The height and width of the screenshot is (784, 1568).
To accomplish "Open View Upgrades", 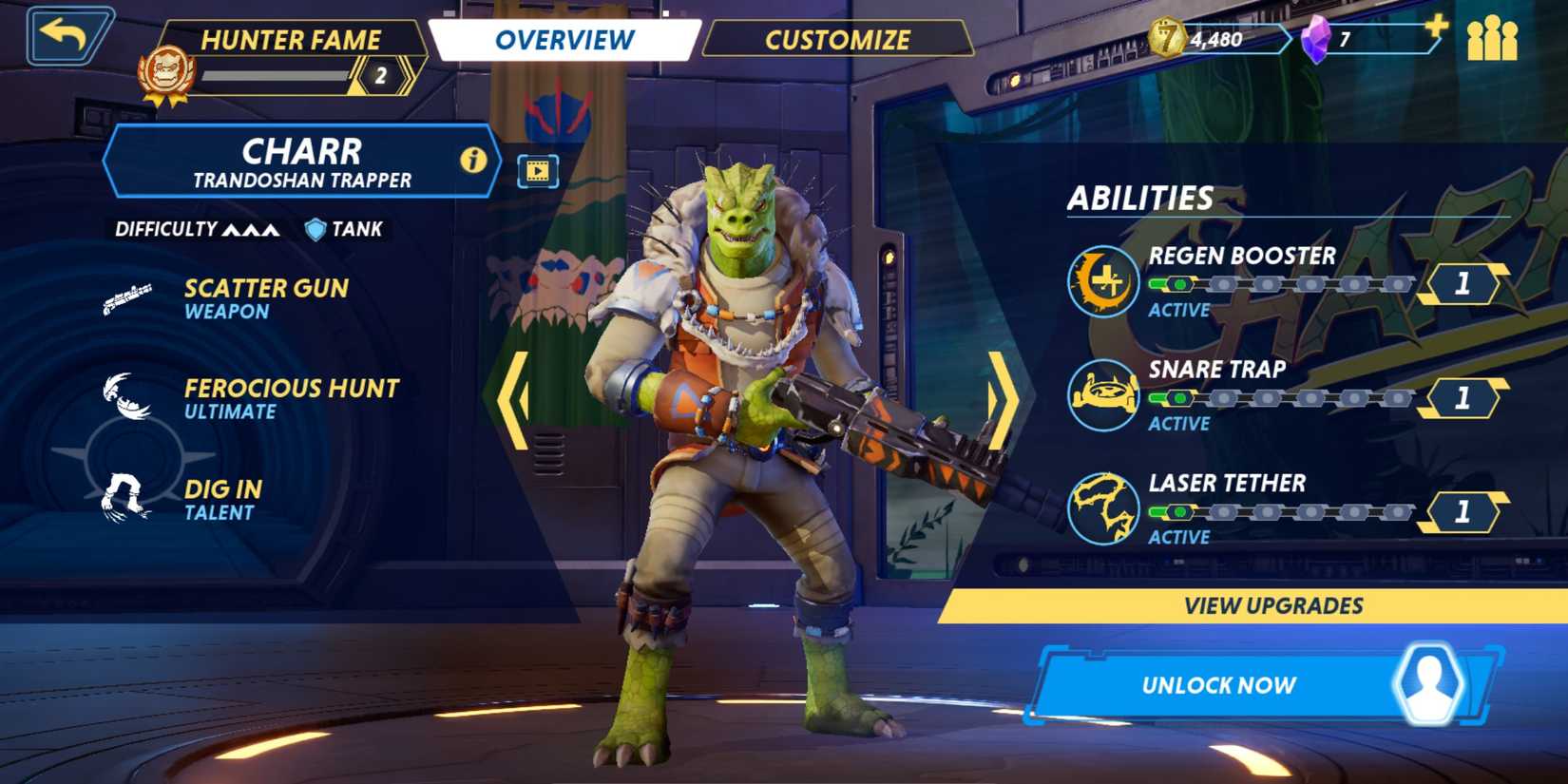I will click(1272, 605).
